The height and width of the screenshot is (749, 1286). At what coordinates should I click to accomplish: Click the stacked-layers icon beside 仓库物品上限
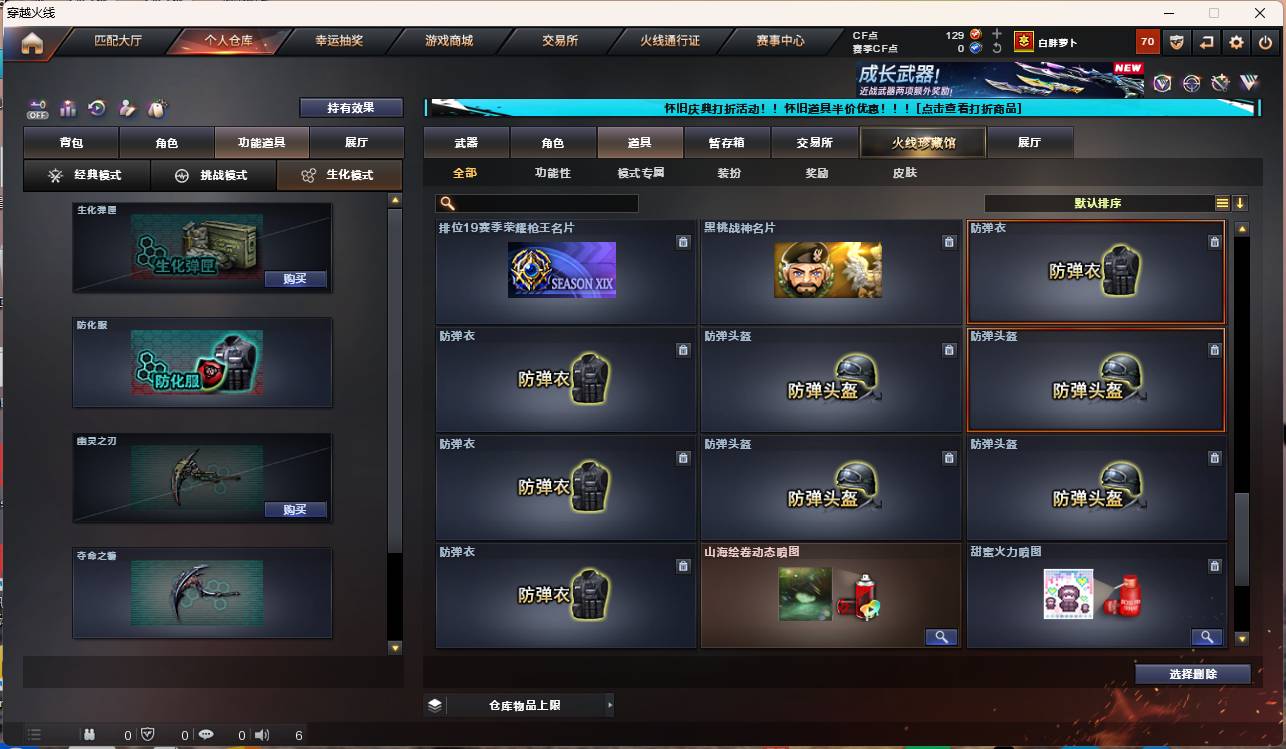click(x=434, y=705)
